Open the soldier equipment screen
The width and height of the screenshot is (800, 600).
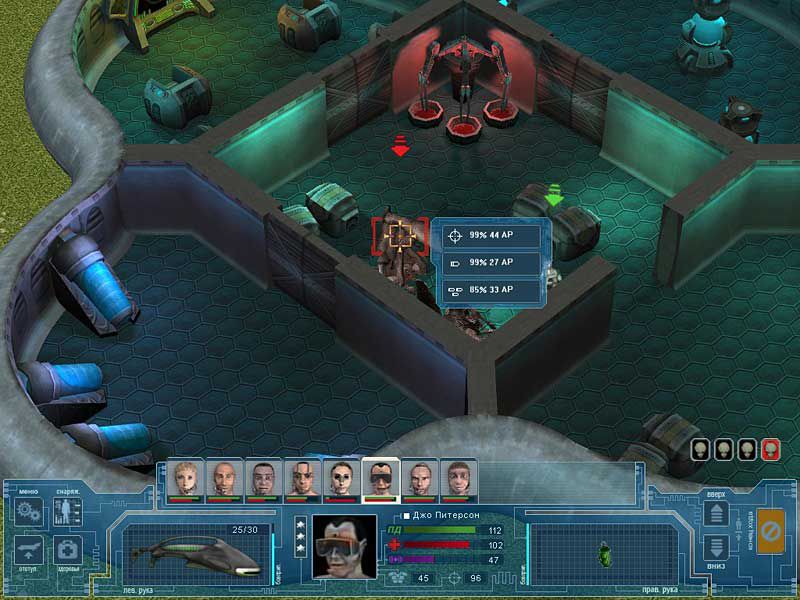[x=68, y=512]
